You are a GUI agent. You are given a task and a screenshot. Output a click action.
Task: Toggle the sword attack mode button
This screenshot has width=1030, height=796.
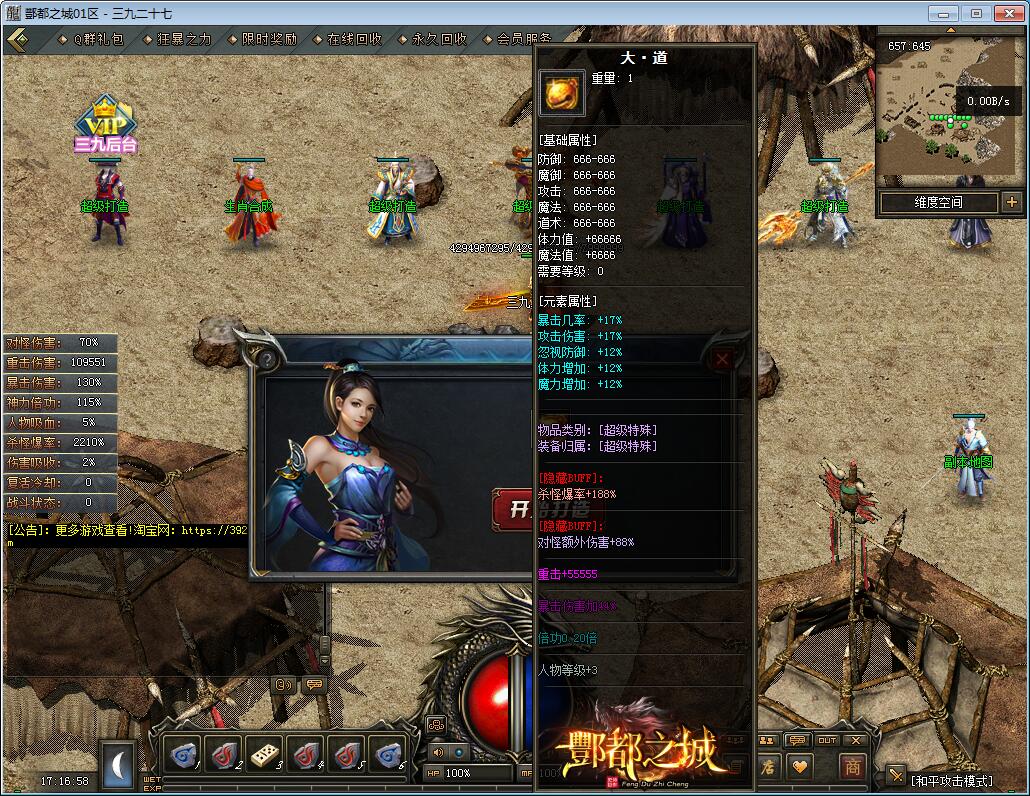click(896, 773)
